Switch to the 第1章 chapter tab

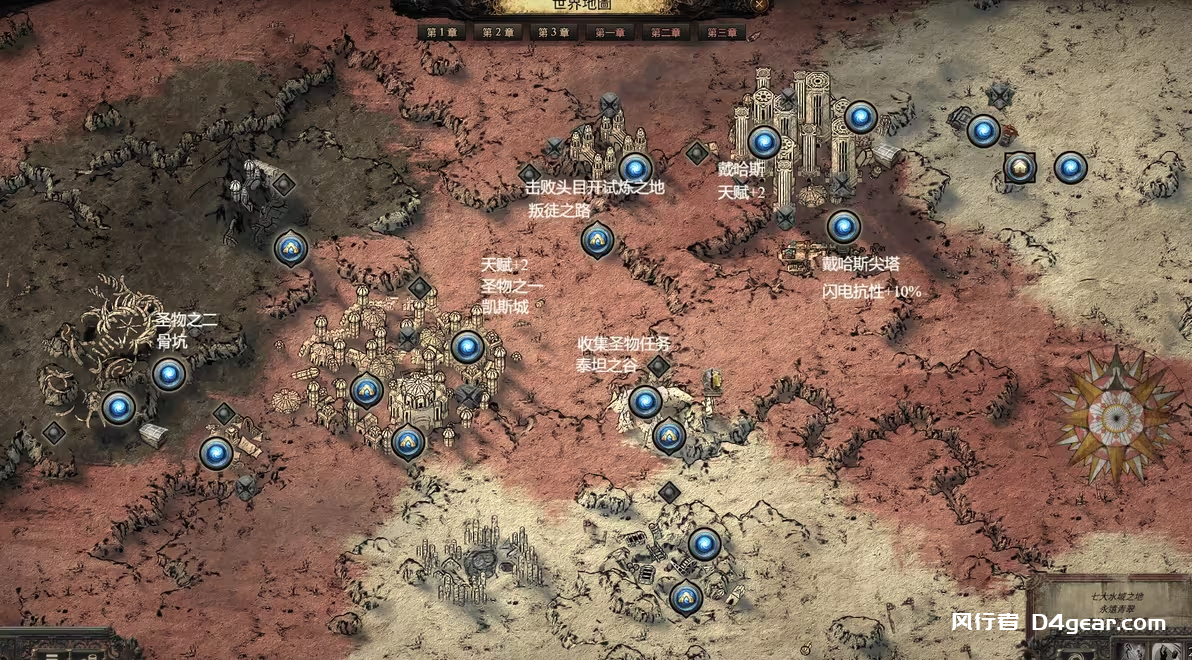(x=441, y=32)
